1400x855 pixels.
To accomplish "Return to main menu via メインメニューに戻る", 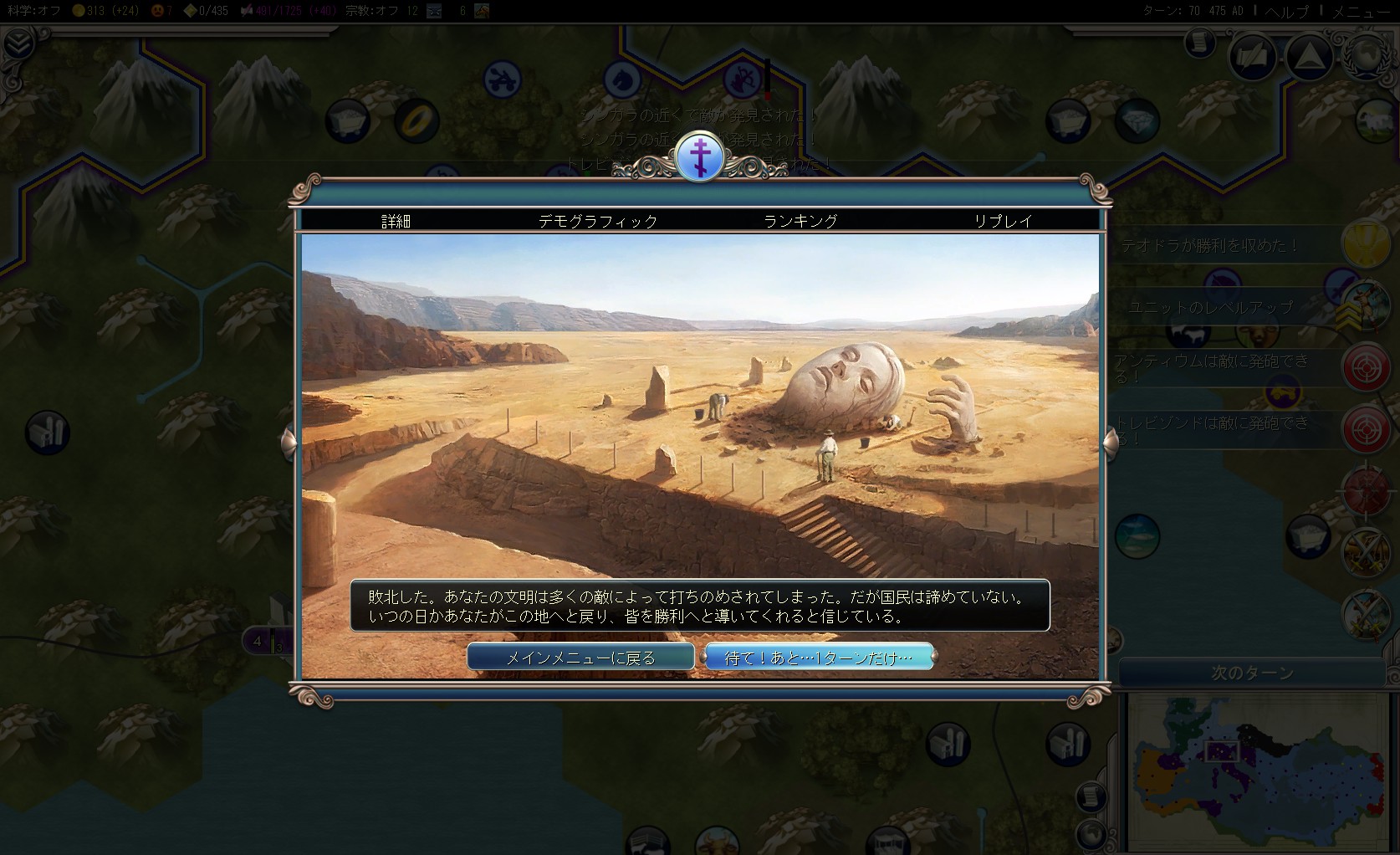I will point(580,658).
